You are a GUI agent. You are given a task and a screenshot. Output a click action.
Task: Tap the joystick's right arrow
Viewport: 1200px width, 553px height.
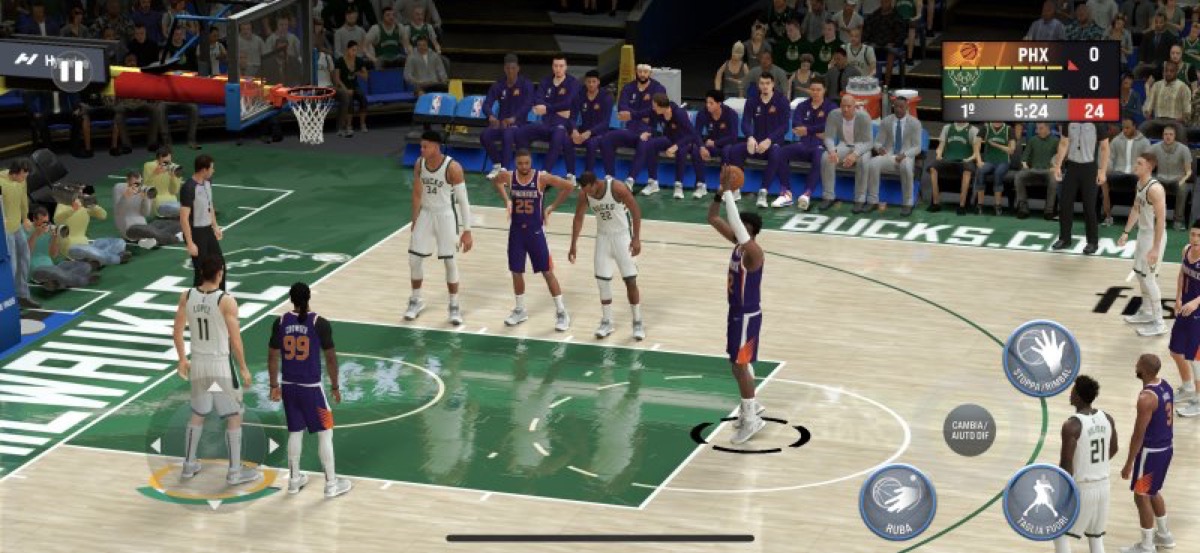(x=272, y=445)
